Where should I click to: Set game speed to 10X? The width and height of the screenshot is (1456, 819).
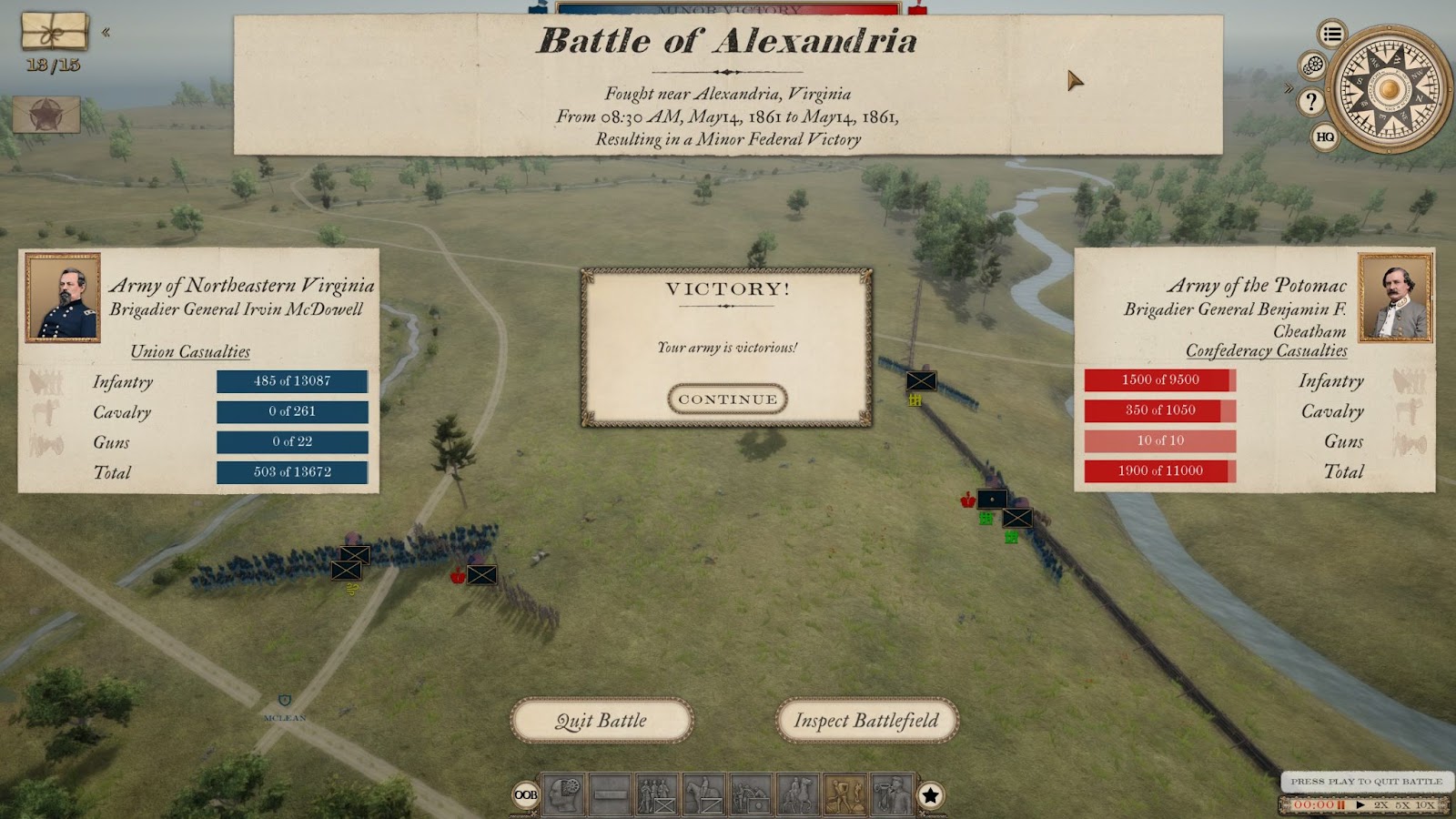(1425, 804)
